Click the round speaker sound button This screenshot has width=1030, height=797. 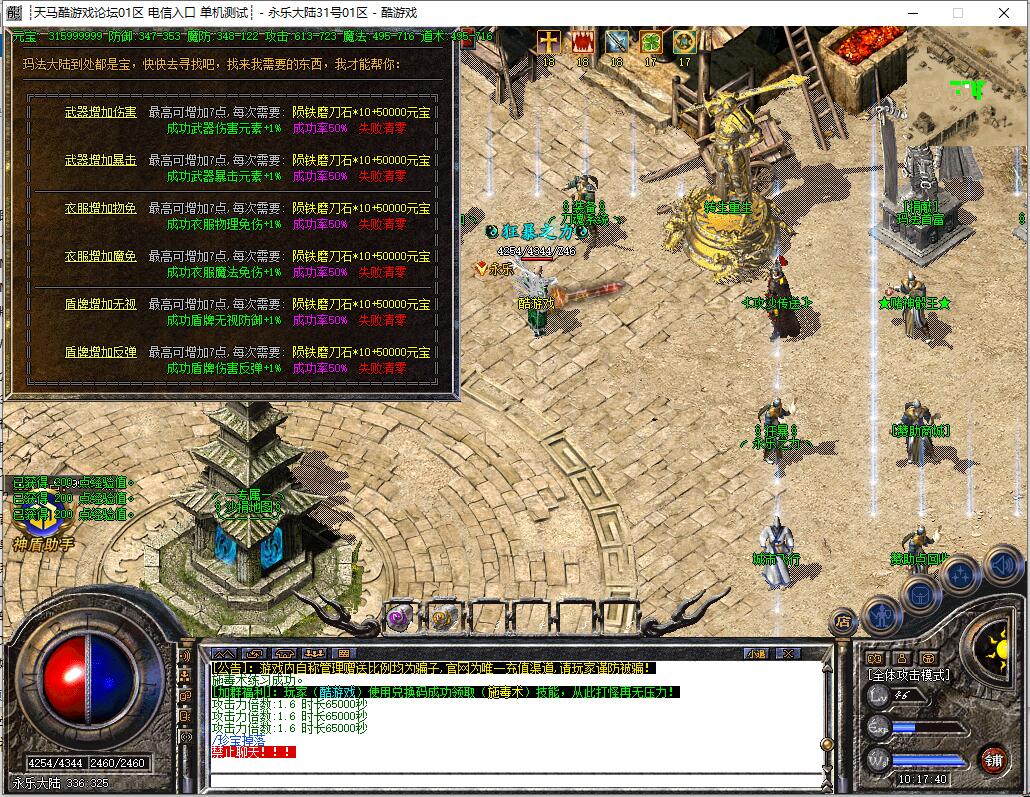[1002, 565]
